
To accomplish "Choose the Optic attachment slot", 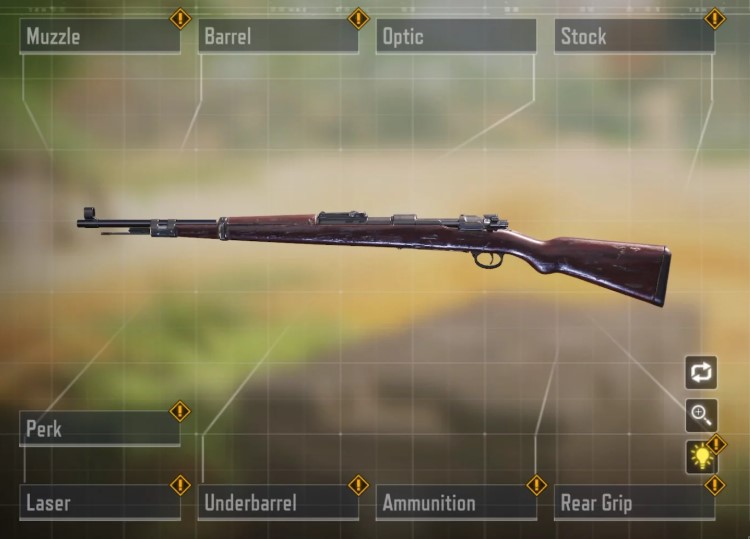I will [x=455, y=37].
